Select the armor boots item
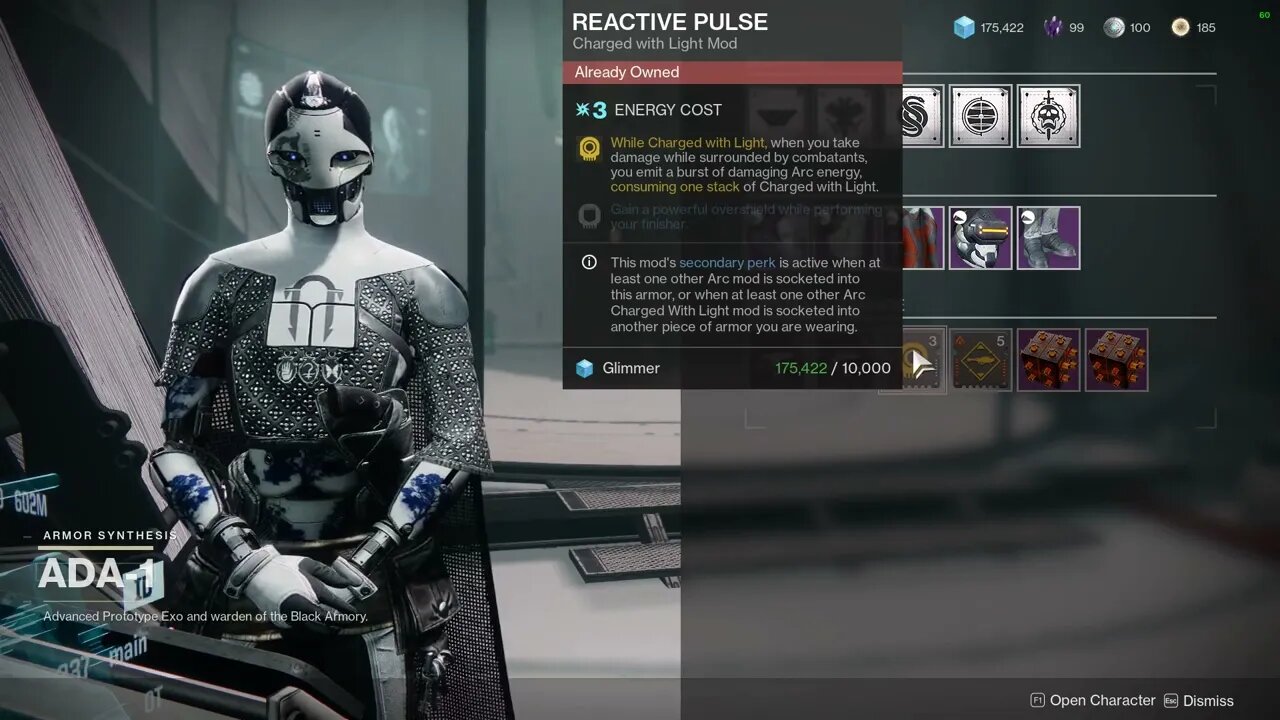Screen dimensions: 1280x720 coord(1048,238)
